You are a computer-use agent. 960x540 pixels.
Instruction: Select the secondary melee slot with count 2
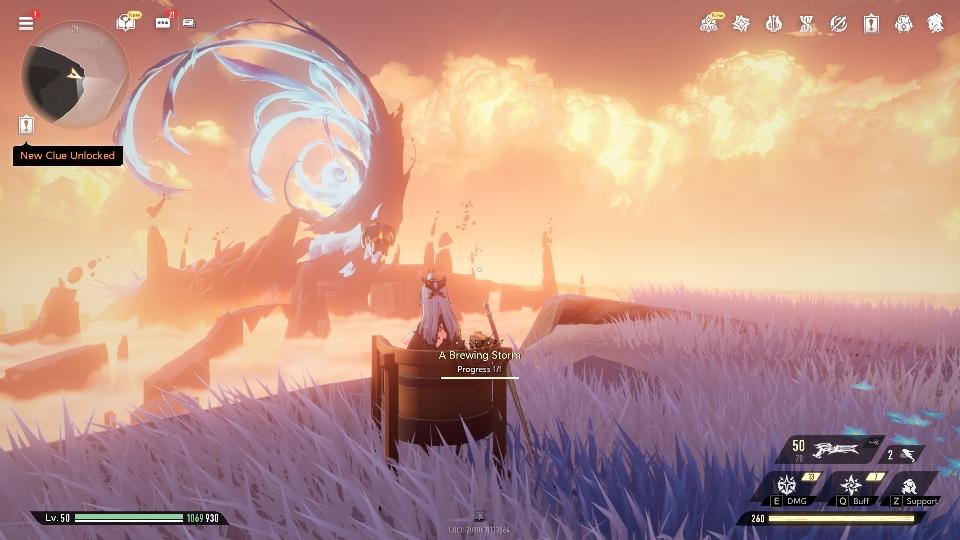click(x=904, y=454)
